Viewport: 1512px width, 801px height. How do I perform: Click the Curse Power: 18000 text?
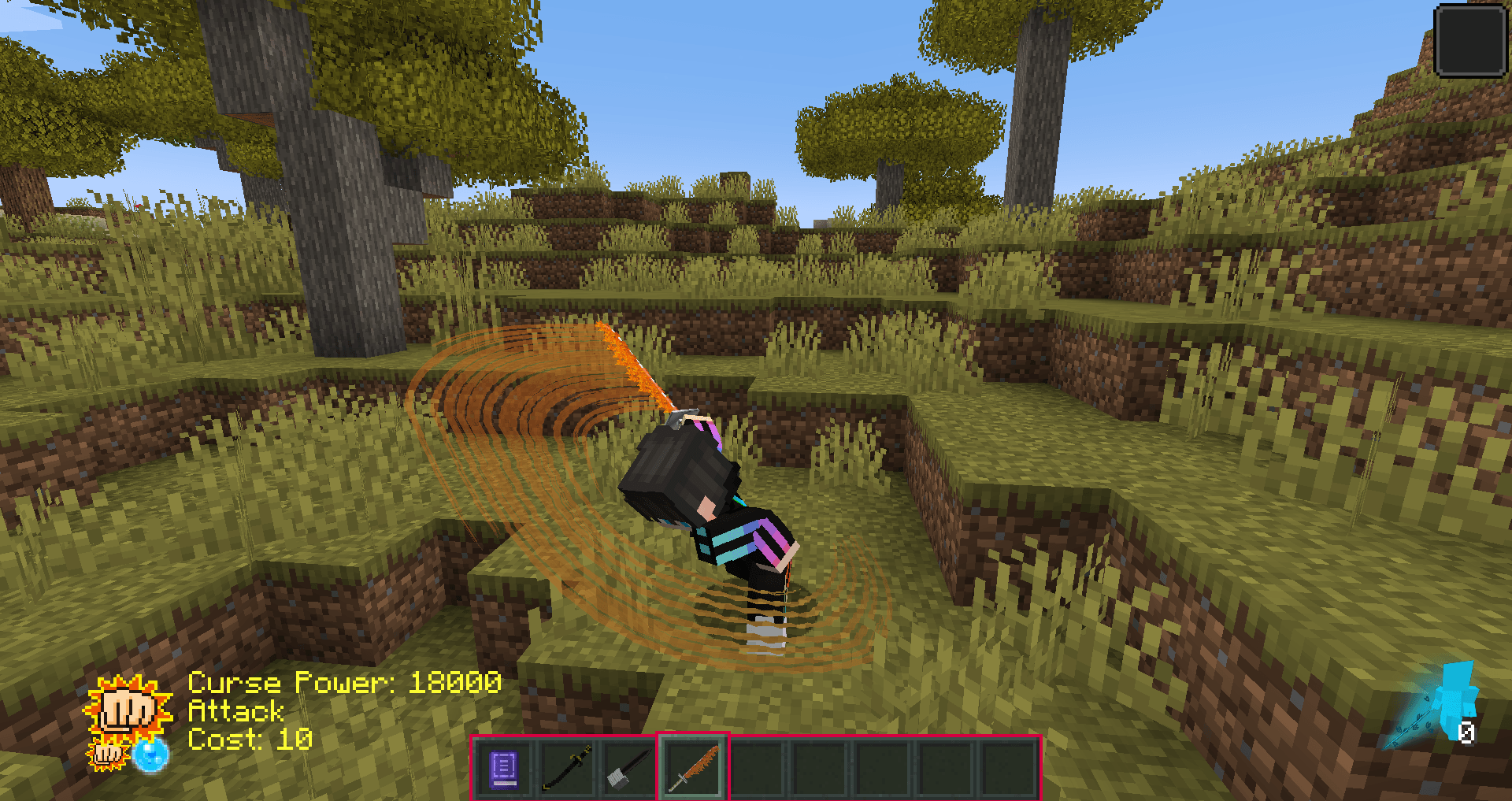click(343, 682)
